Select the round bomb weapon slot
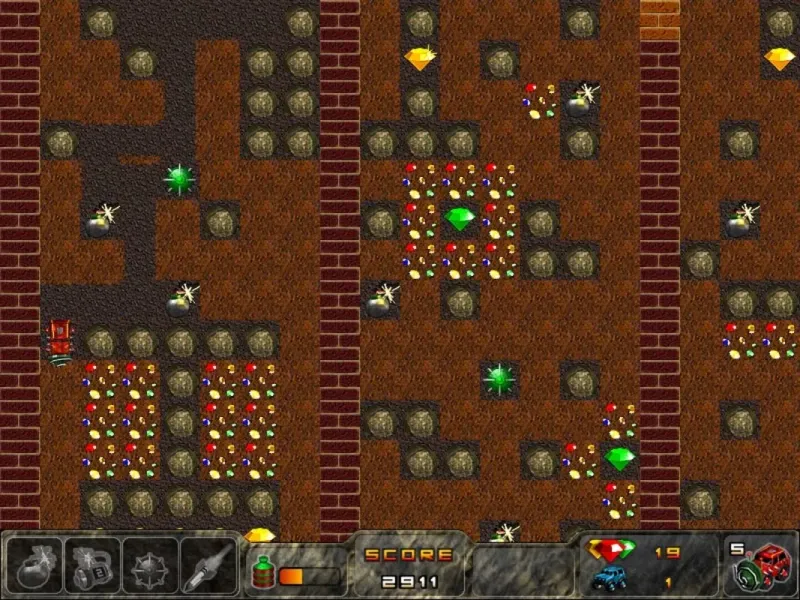 (x=35, y=565)
